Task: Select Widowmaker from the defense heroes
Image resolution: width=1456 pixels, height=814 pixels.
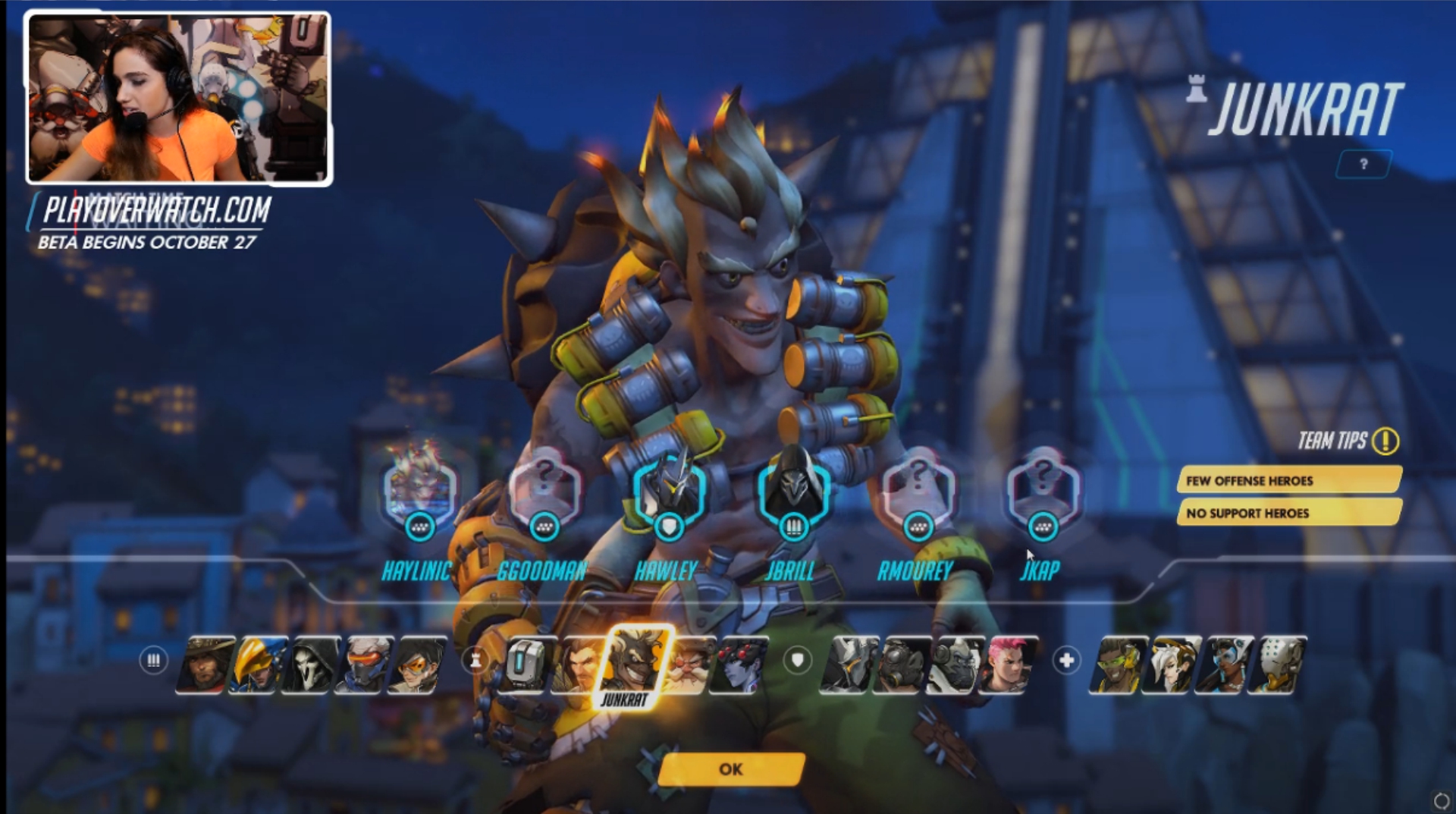Action: (x=741, y=665)
